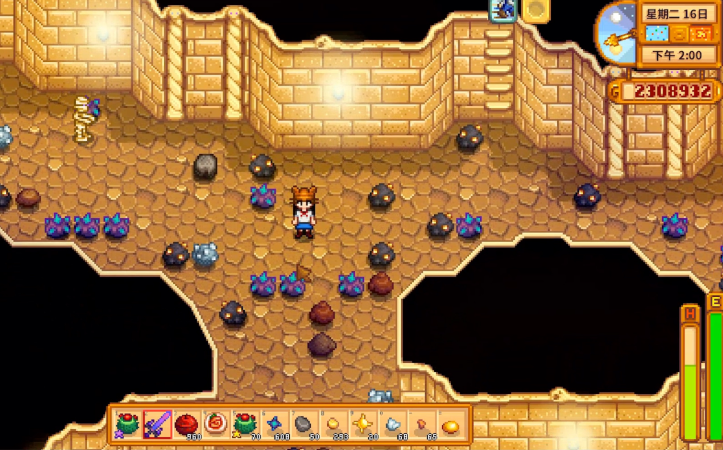Pick the blue crystal star stack
Image resolution: width=723 pixels, height=450 pixels.
point(274,425)
